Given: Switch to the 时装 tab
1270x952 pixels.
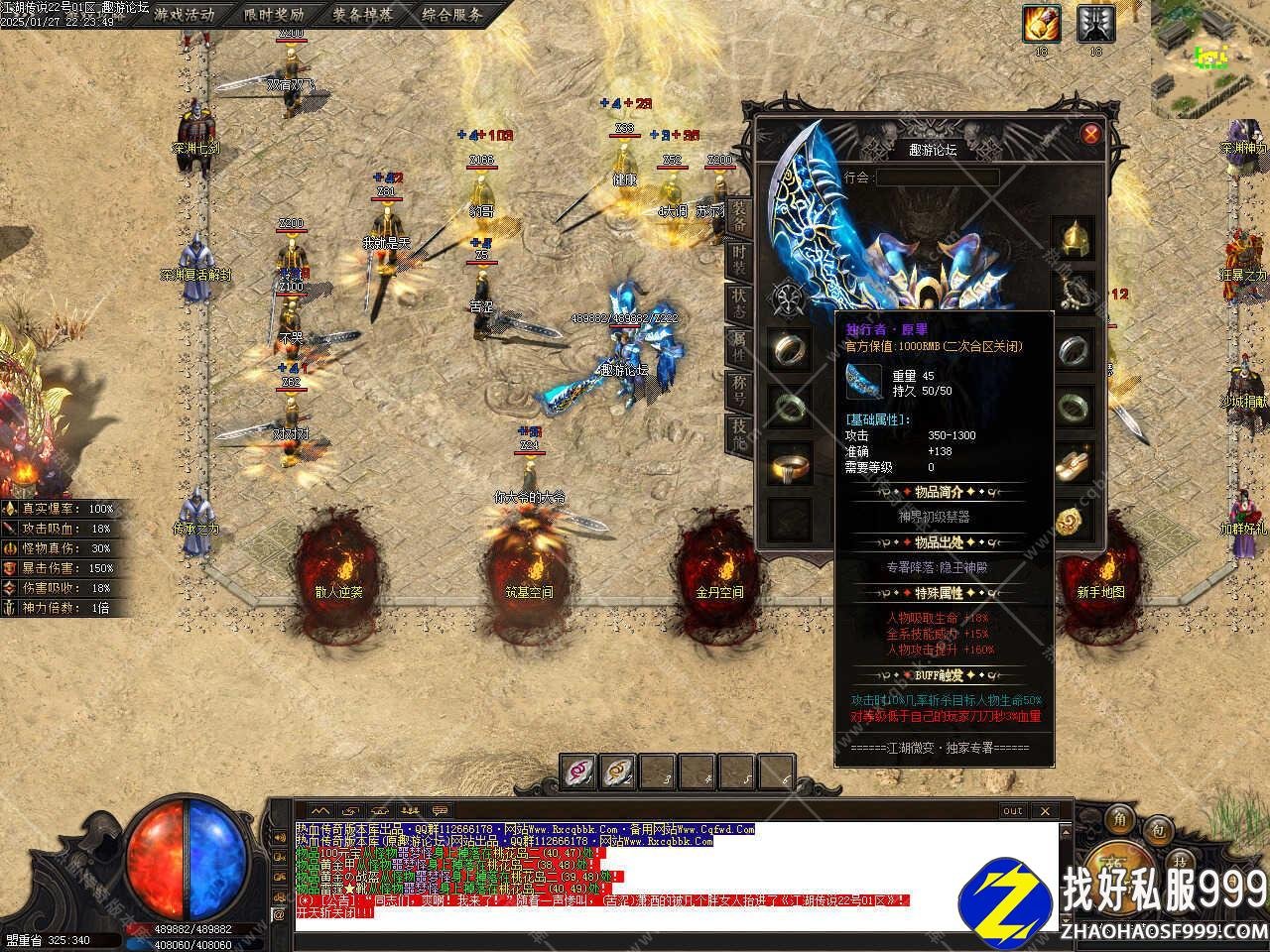Looking at the screenshot, I should click(739, 262).
